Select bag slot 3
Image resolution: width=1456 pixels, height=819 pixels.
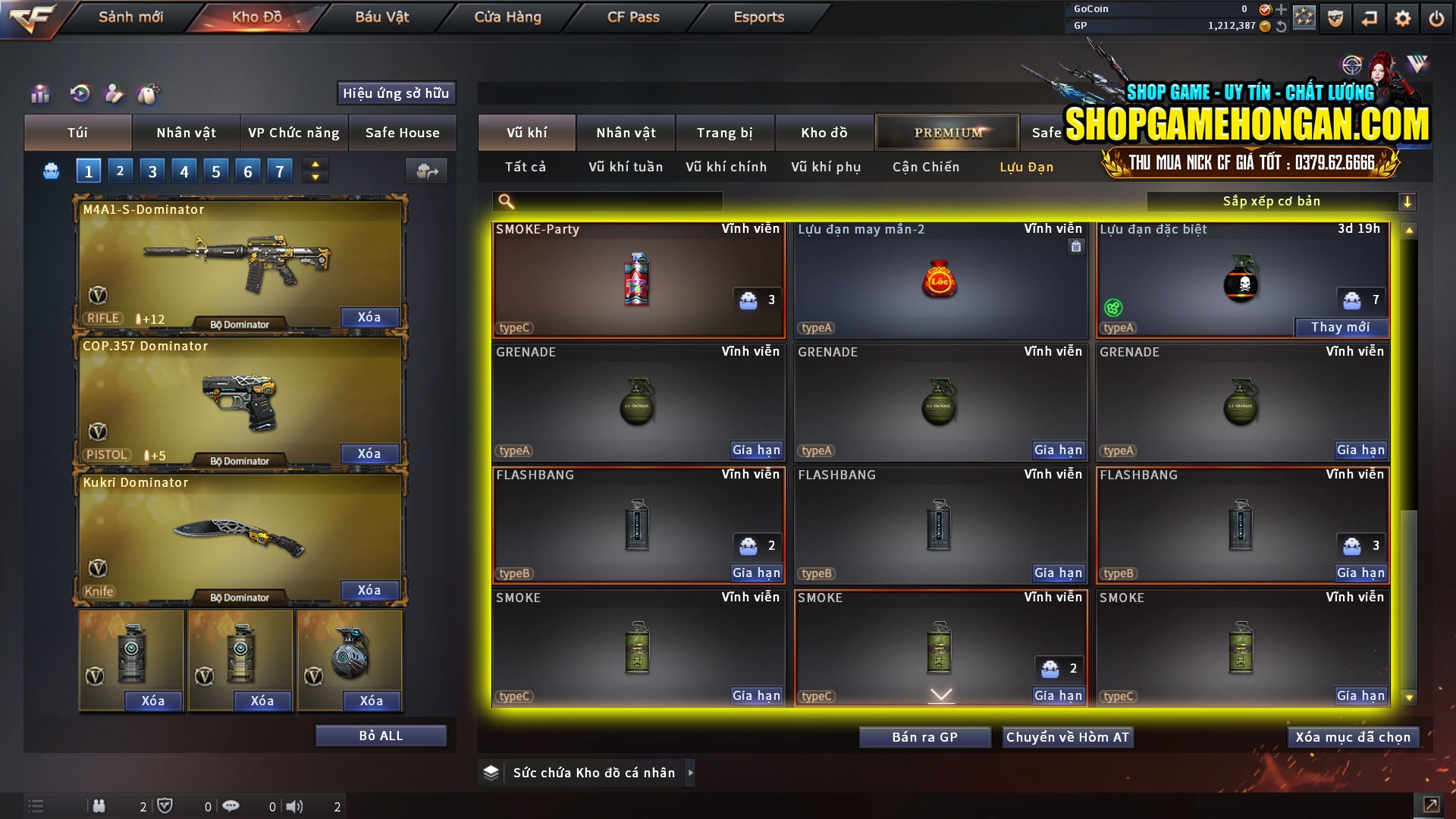152,171
